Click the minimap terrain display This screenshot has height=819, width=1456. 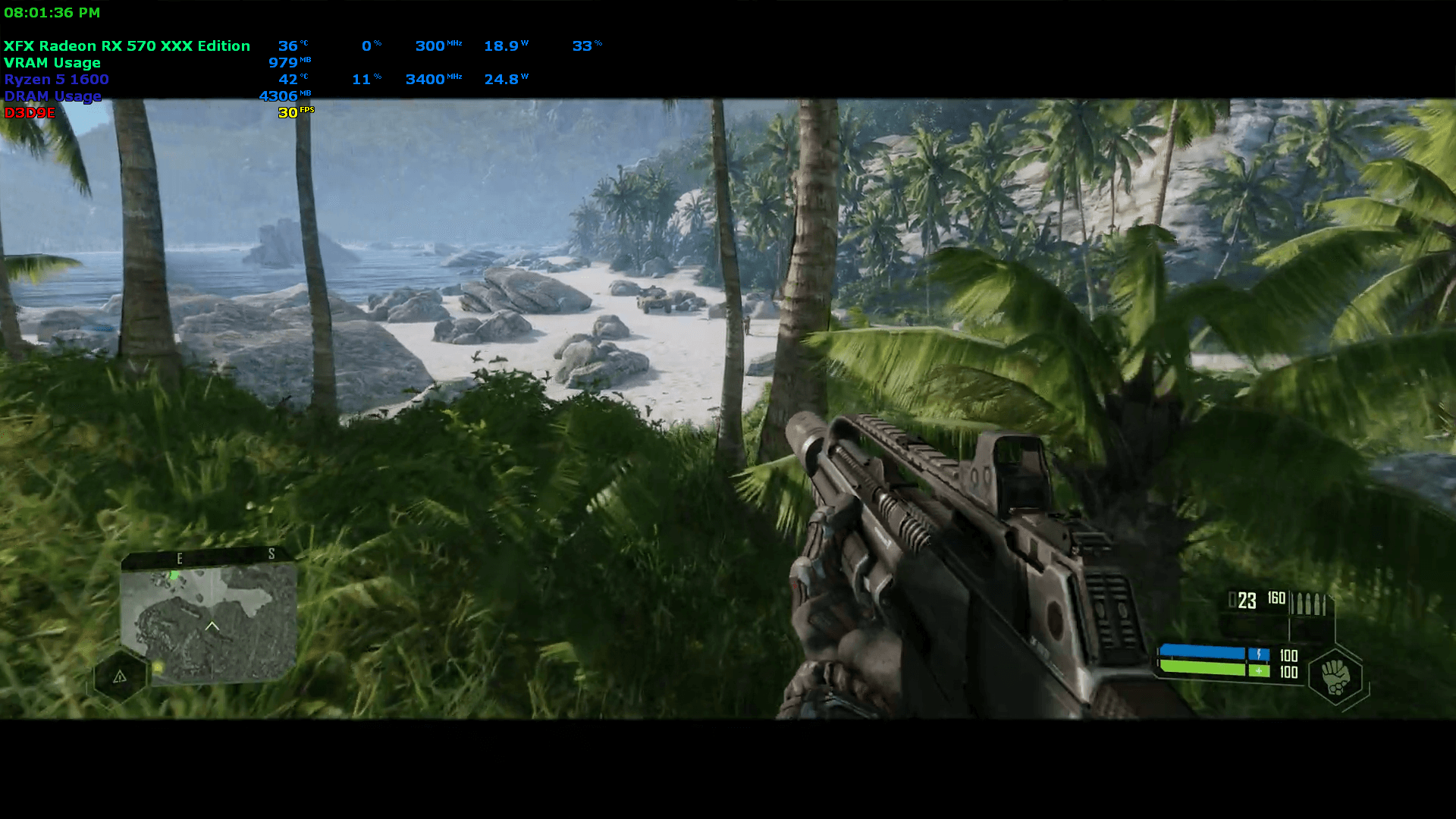209,622
